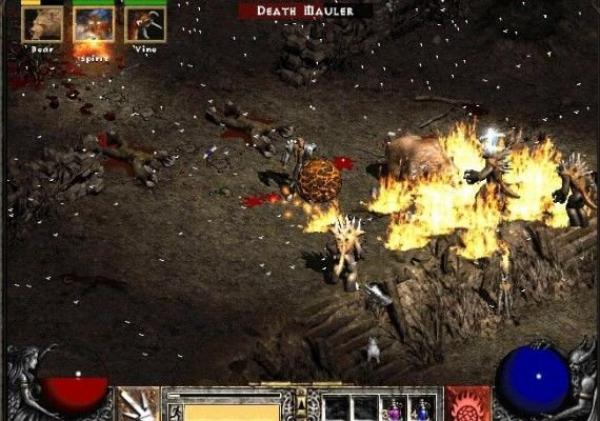This screenshot has width=600, height=421.
Task: Open the left-hand attack skill selector
Action: tap(138, 404)
